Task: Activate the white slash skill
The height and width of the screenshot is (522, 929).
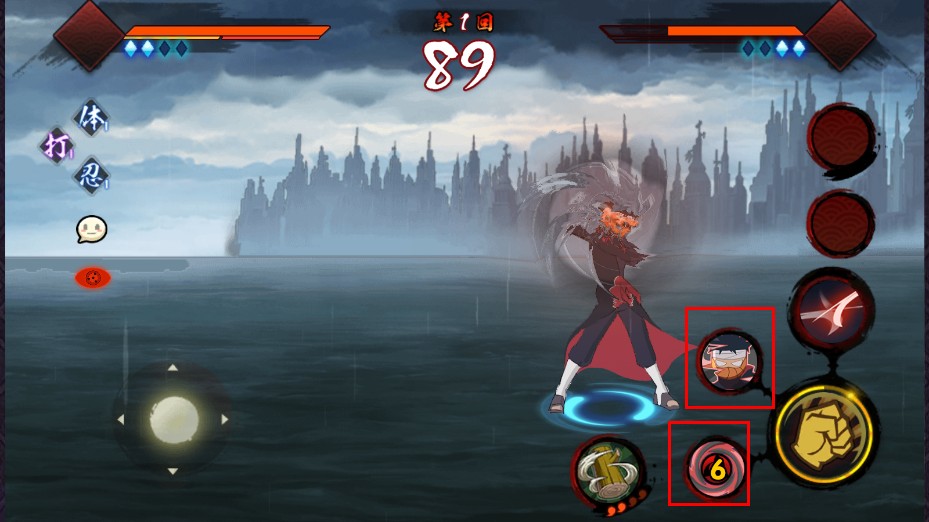Action: [x=832, y=311]
